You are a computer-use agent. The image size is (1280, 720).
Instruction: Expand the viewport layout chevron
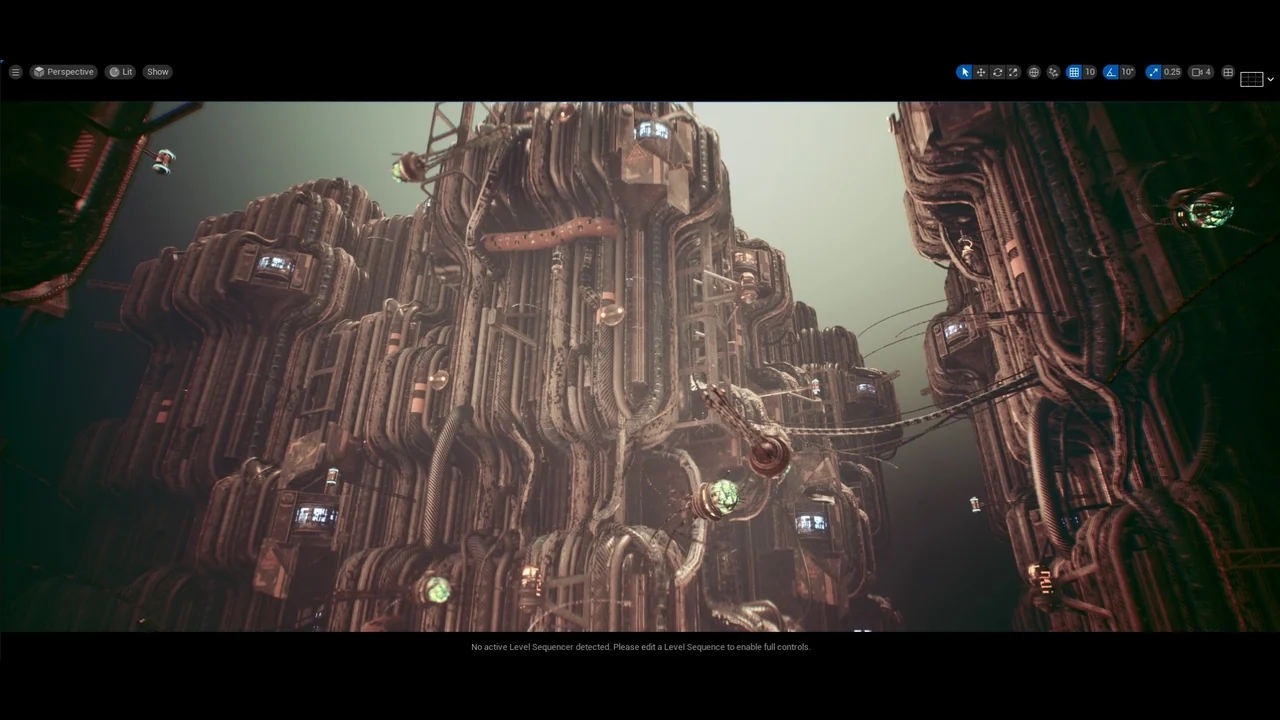1270,78
